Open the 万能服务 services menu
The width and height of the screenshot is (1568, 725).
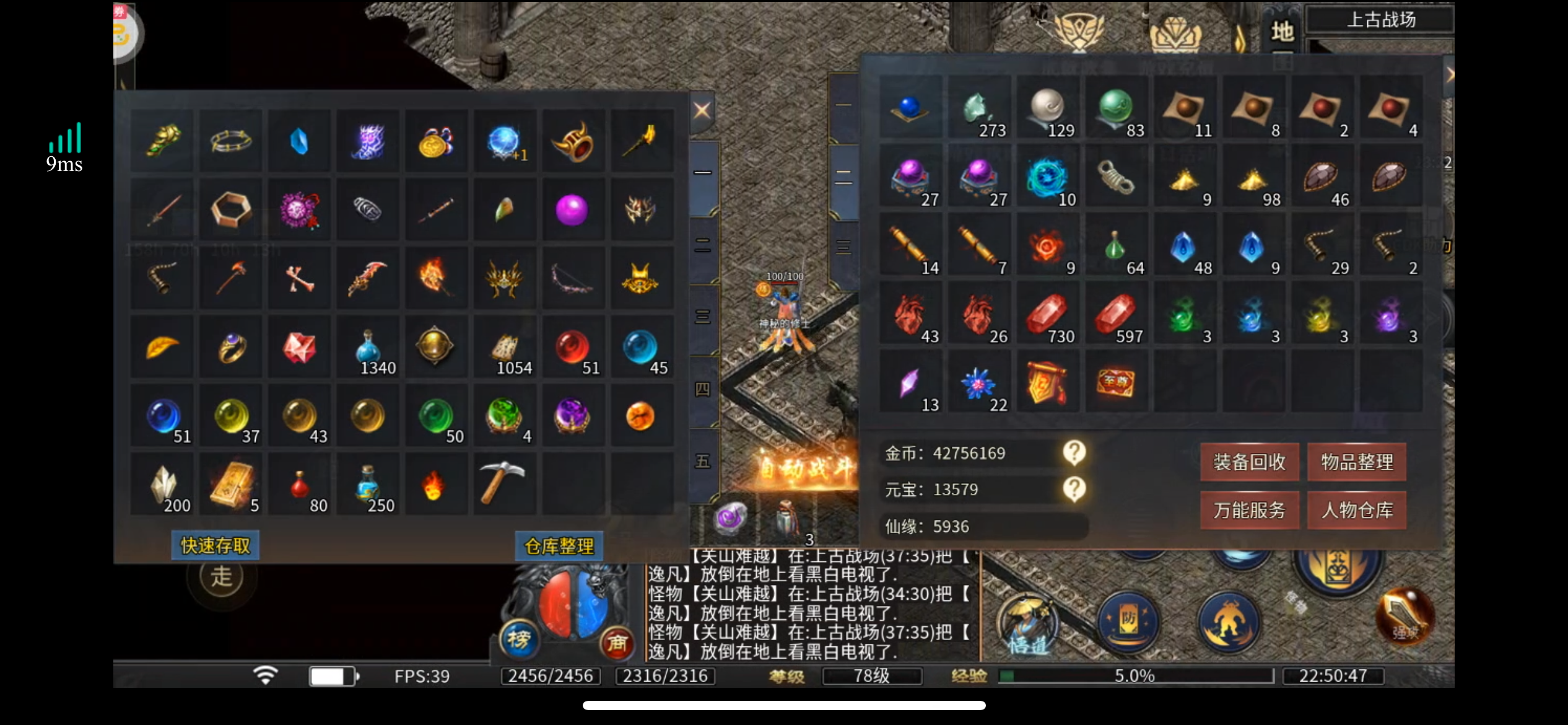point(1249,511)
